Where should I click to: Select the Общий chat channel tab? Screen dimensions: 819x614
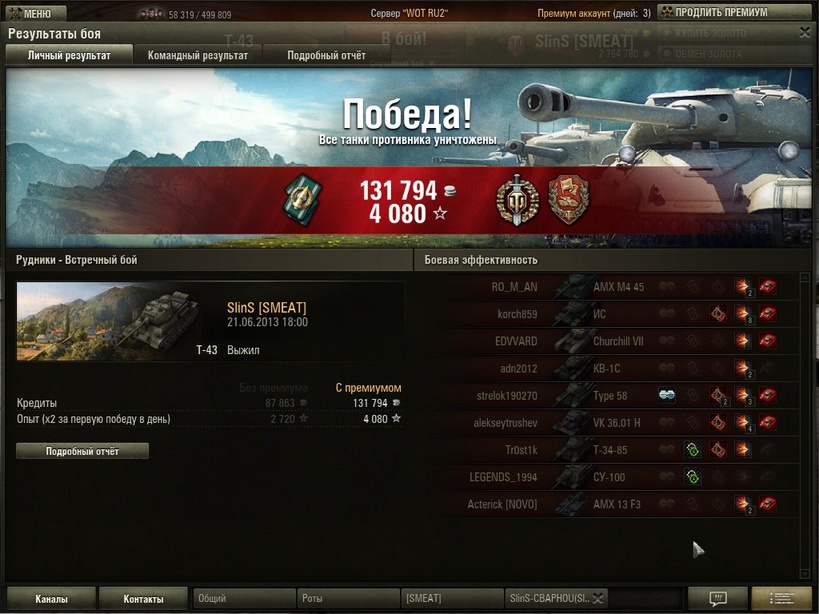(x=243, y=599)
